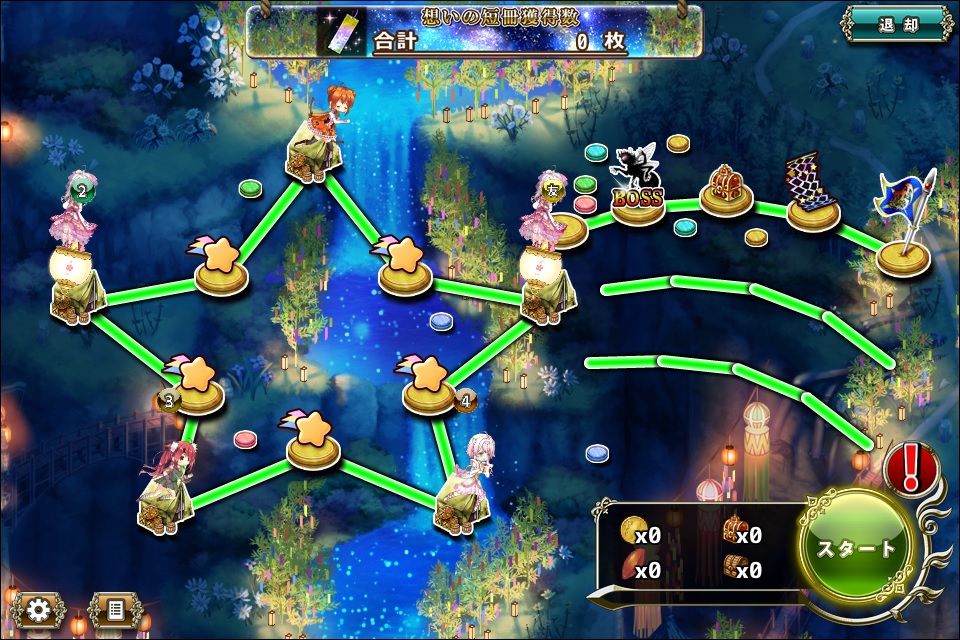This screenshot has height=640, width=960.
Task: Select the checkered banner map node
Action: coord(813,192)
